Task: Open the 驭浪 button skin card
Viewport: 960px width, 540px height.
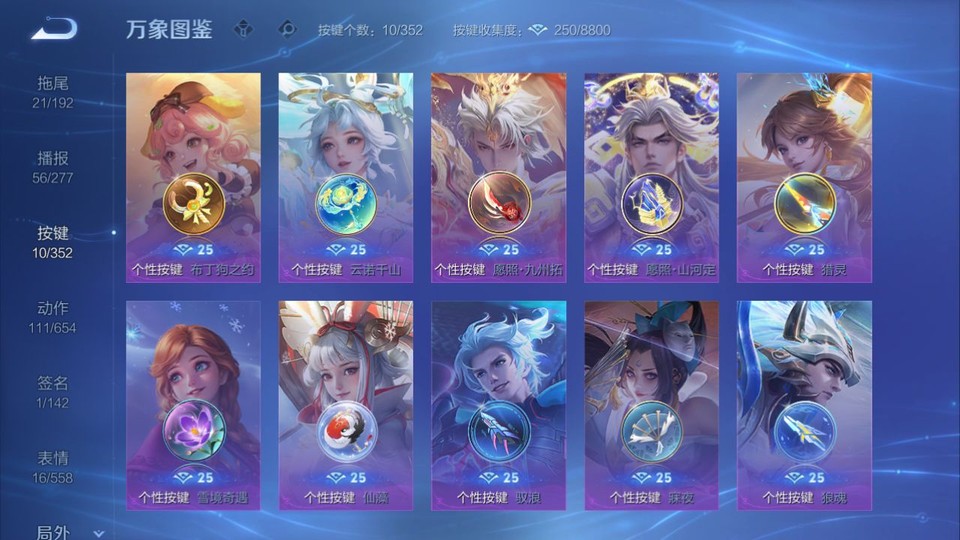Action: [x=498, y=405]
